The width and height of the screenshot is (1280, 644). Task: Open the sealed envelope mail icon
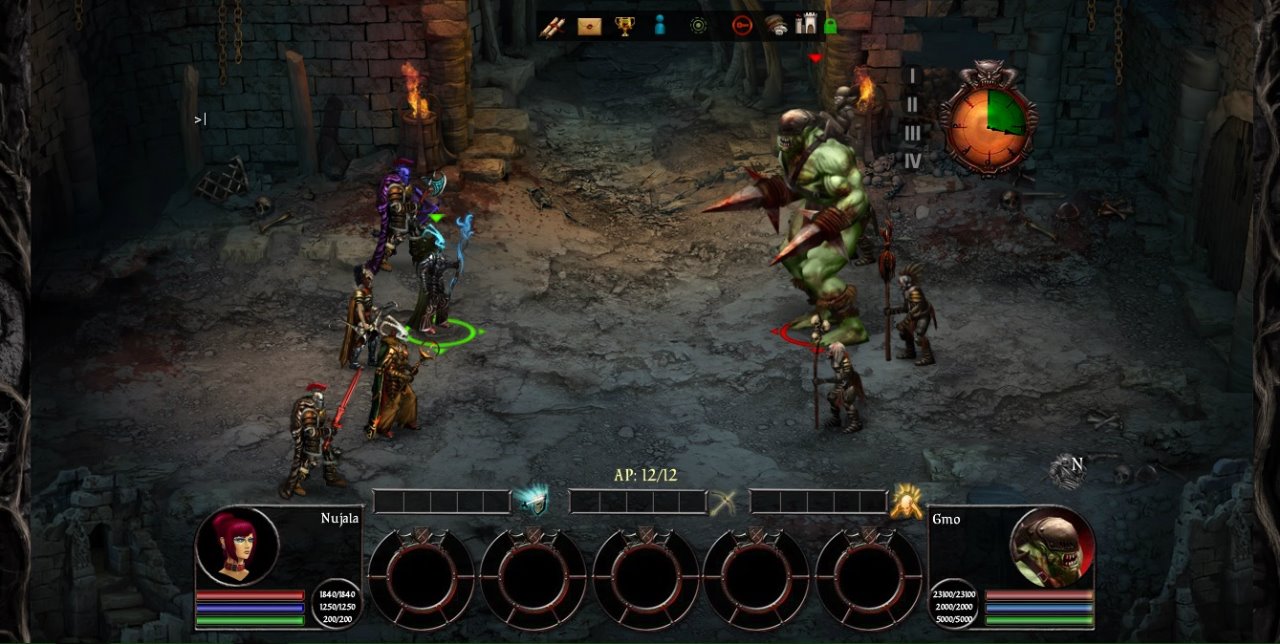tap(589, 26)
